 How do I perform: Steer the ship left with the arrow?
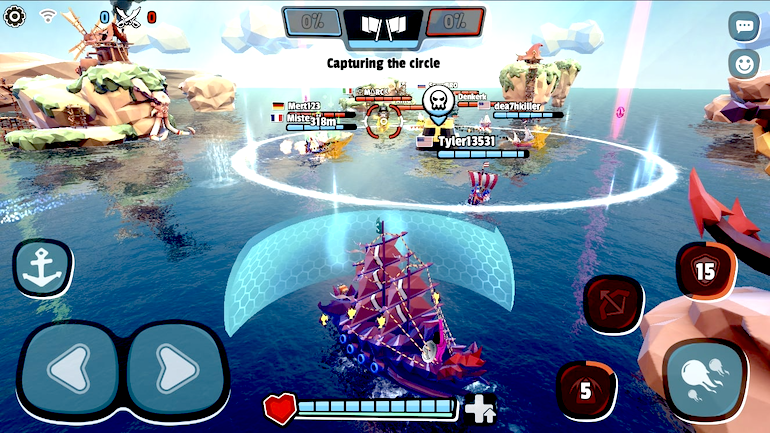(x=69, y=370)
